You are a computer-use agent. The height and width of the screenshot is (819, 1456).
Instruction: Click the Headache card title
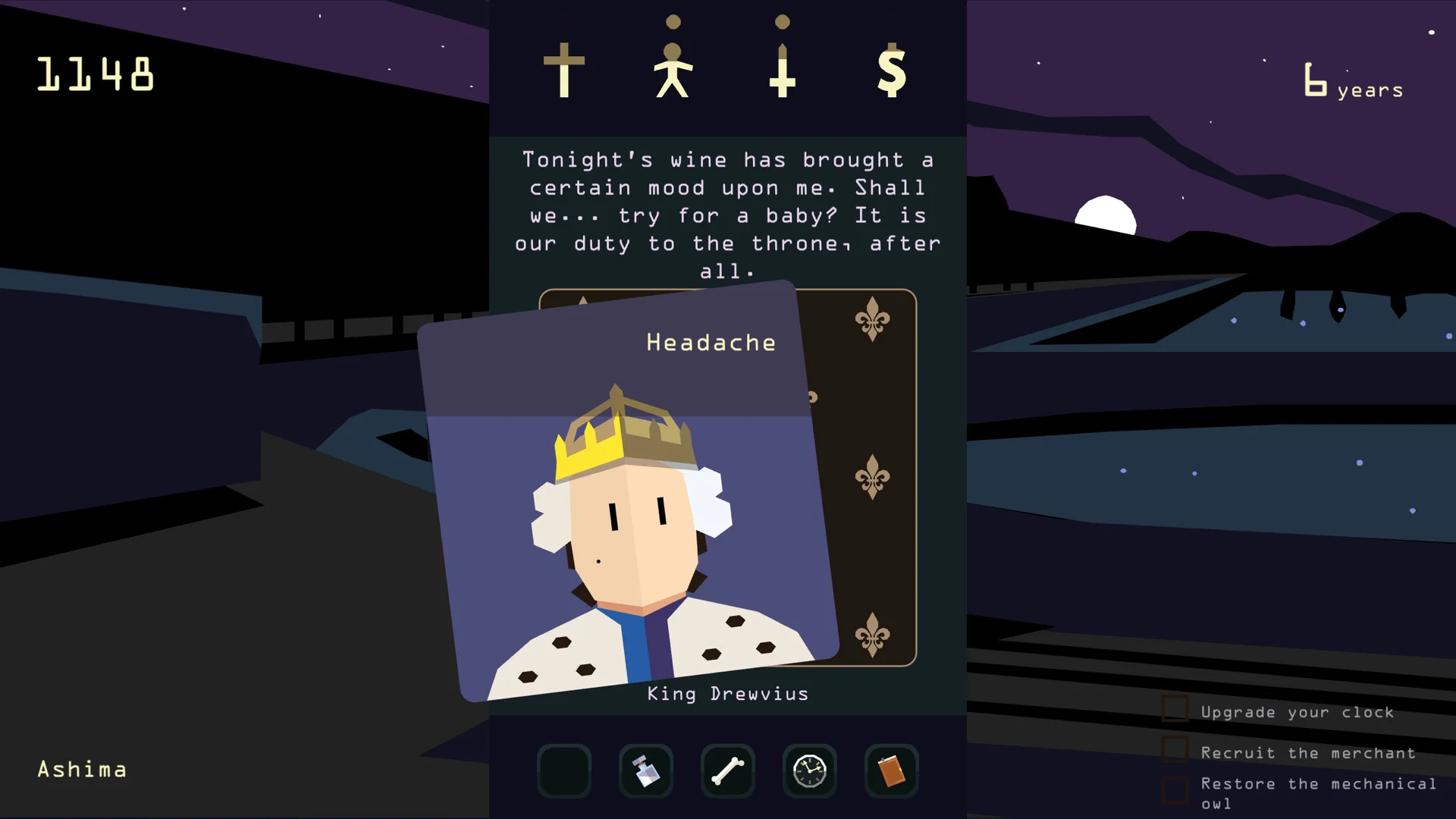710,343
